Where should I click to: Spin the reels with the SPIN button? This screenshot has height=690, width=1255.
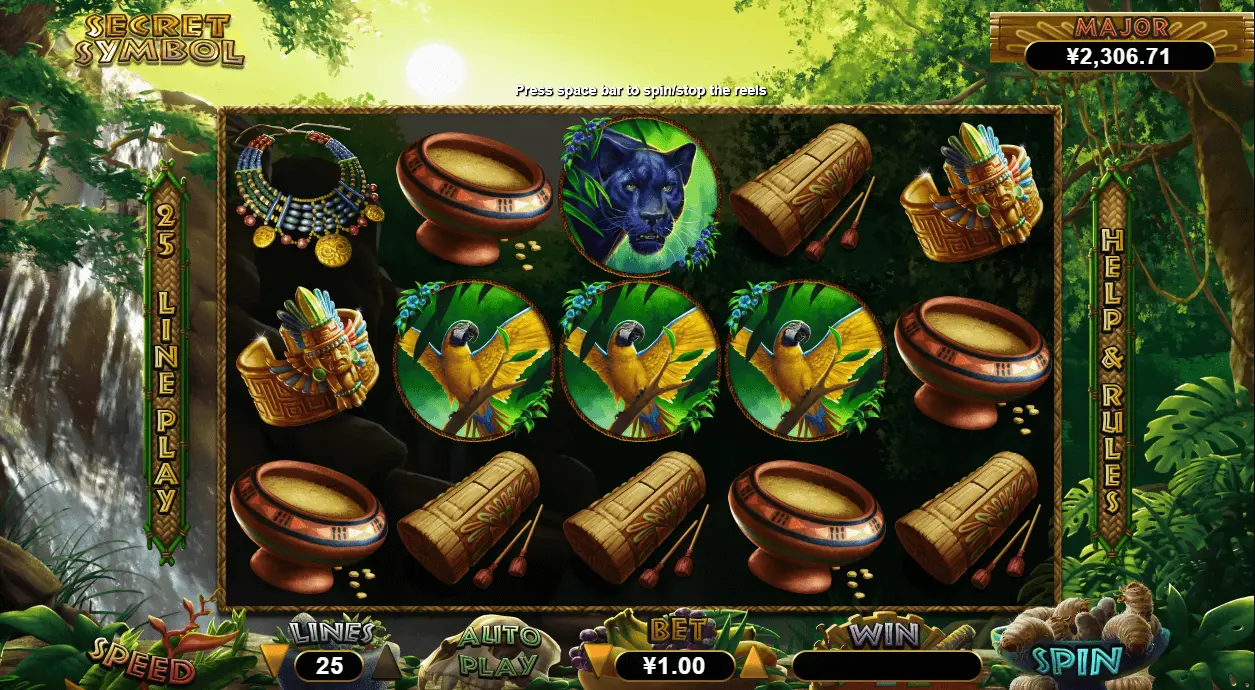click(1076, 661)
